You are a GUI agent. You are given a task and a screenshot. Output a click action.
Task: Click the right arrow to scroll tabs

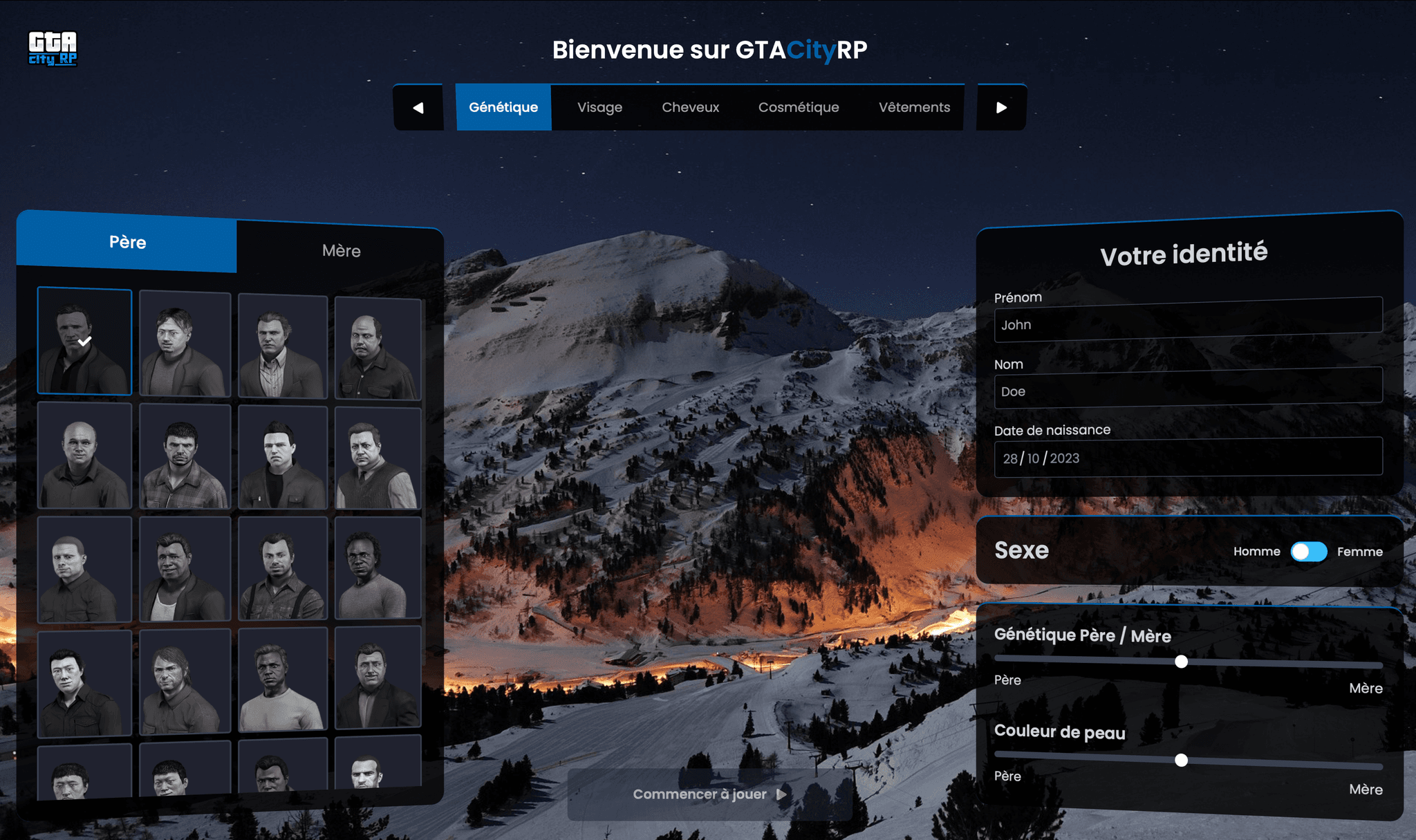coord(1000,107)
